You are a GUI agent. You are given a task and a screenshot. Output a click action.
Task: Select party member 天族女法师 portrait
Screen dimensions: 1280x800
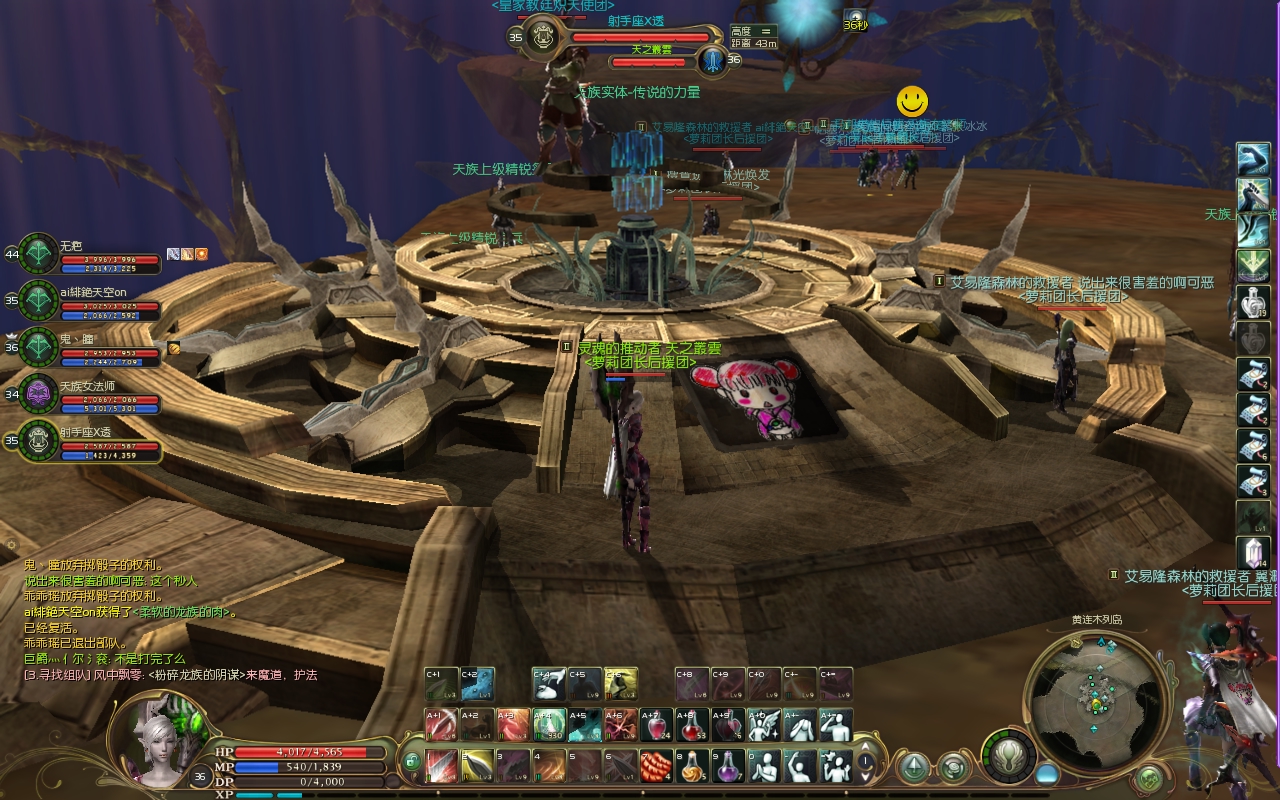pyautogui.click(x=39, y=393)
